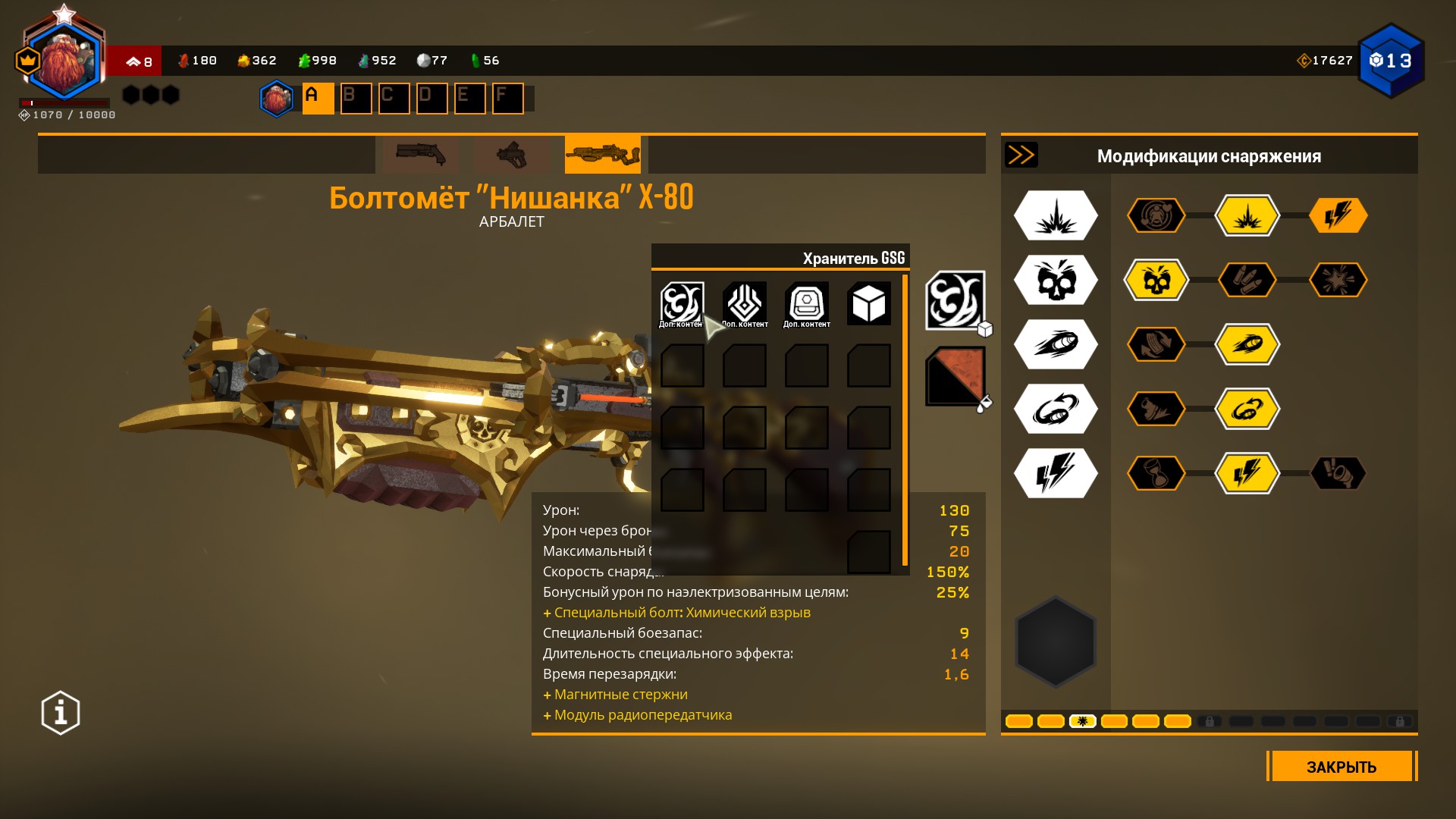Screen dimensions: 1456x819
Task: Select the yellow explosion mod in top row
Action: coord(1247,215)
